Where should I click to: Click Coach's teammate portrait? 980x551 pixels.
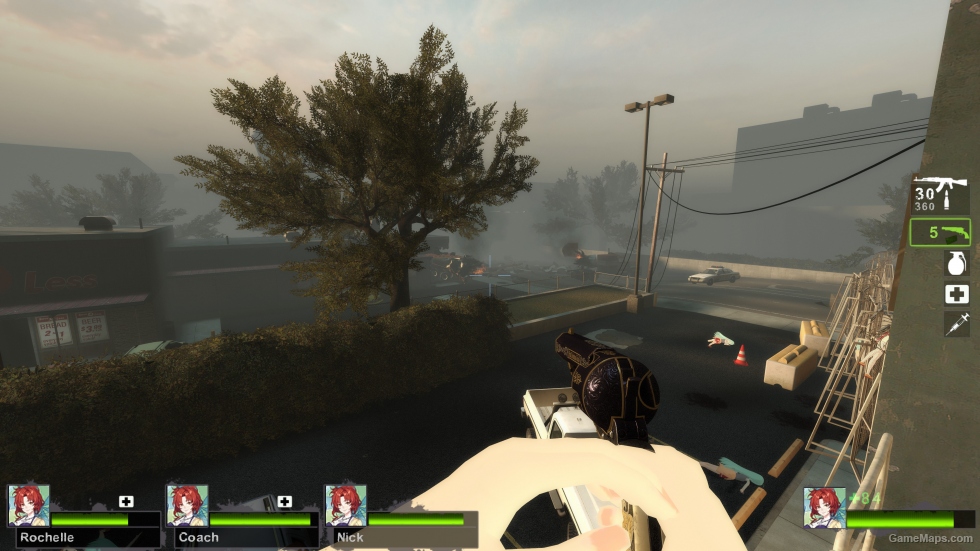187,506
